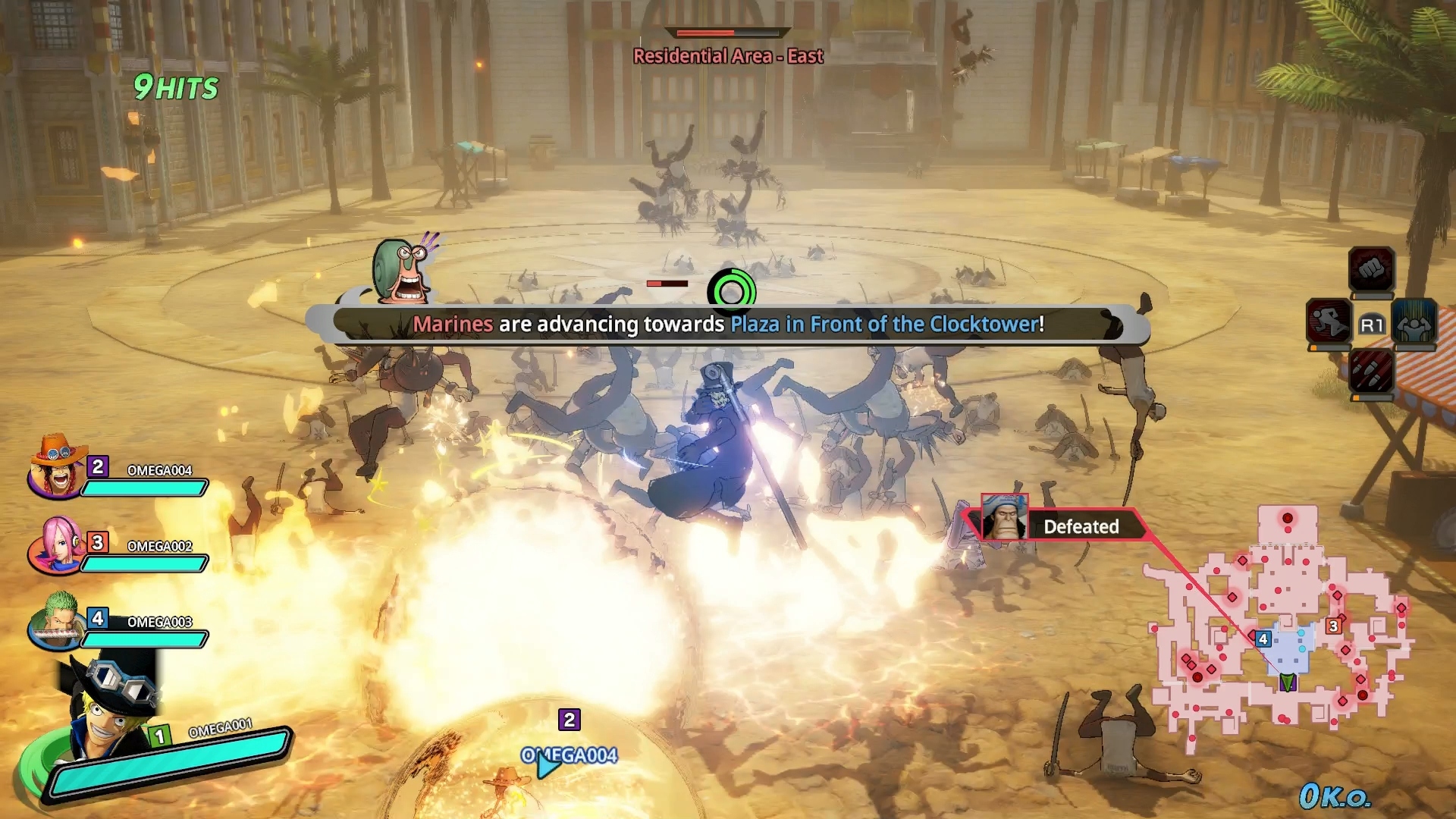Activate the running figure skill icon
This screenshot has width=1456, height=819.
(1329, 322)
